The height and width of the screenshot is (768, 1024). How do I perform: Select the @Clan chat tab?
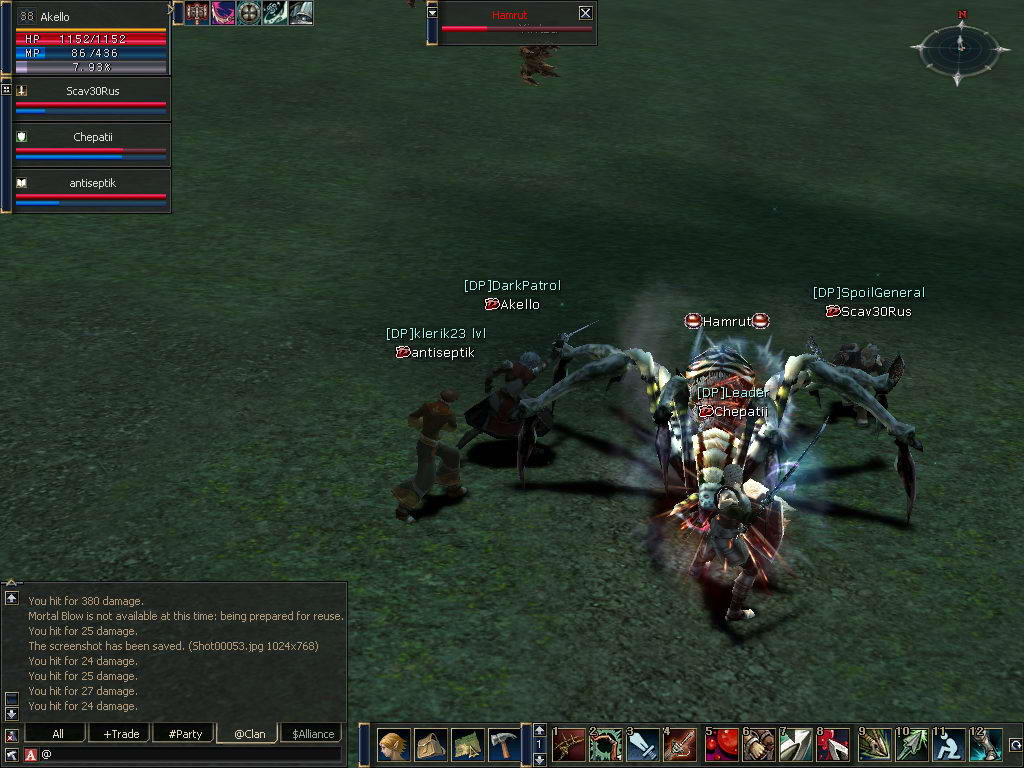click(249, 733)
